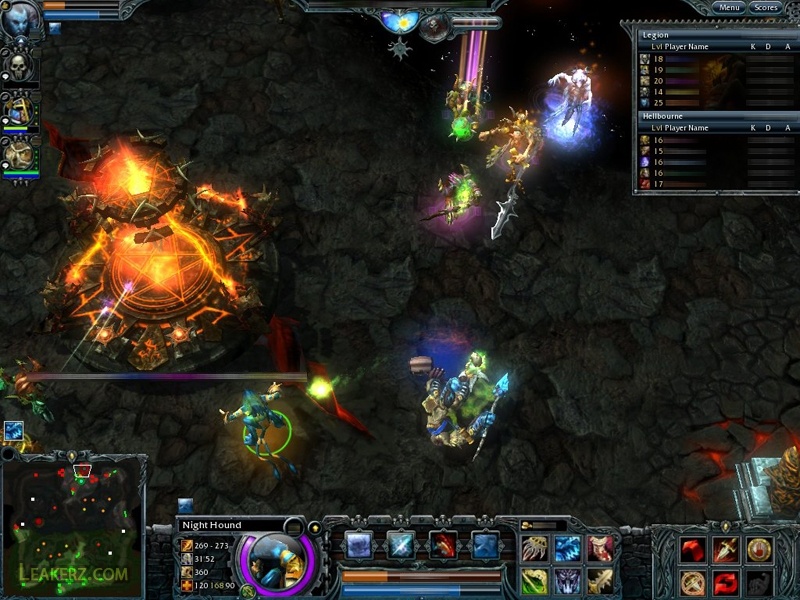Click the minimap

click(x=74, y=522)
